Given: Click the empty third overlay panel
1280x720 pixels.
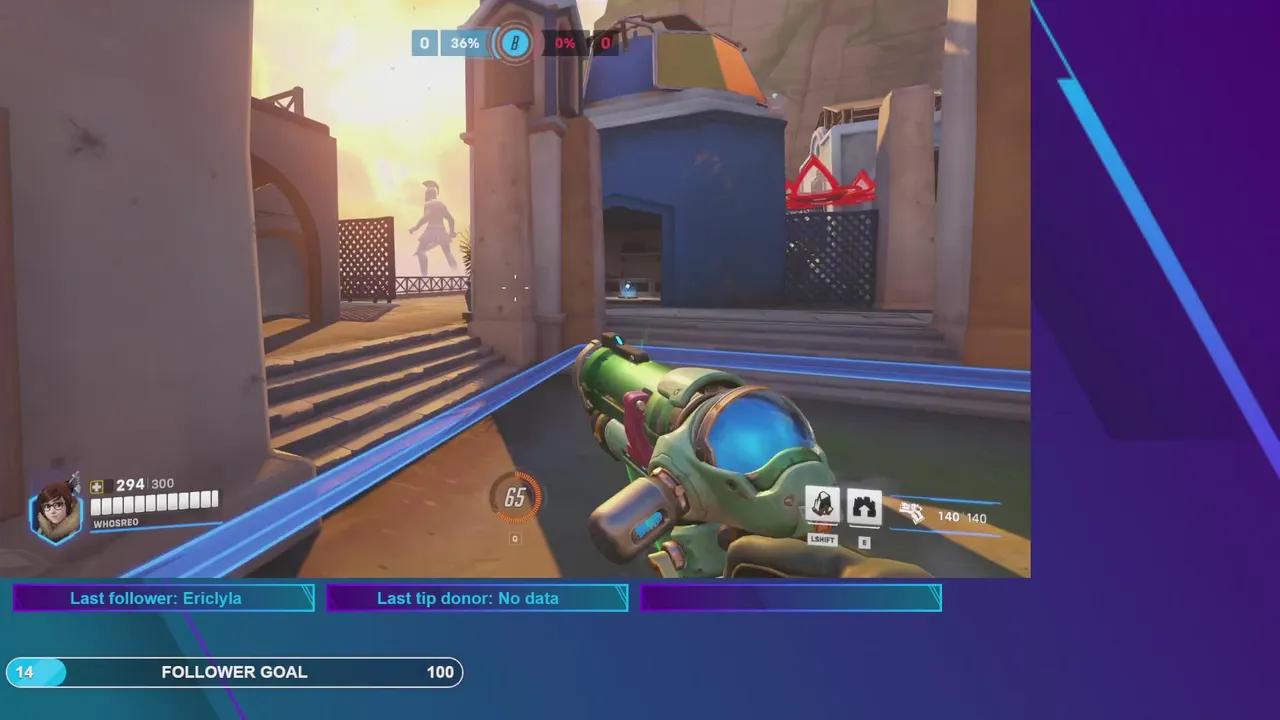Looking at the screenshot, I should [x=790, y=598].
